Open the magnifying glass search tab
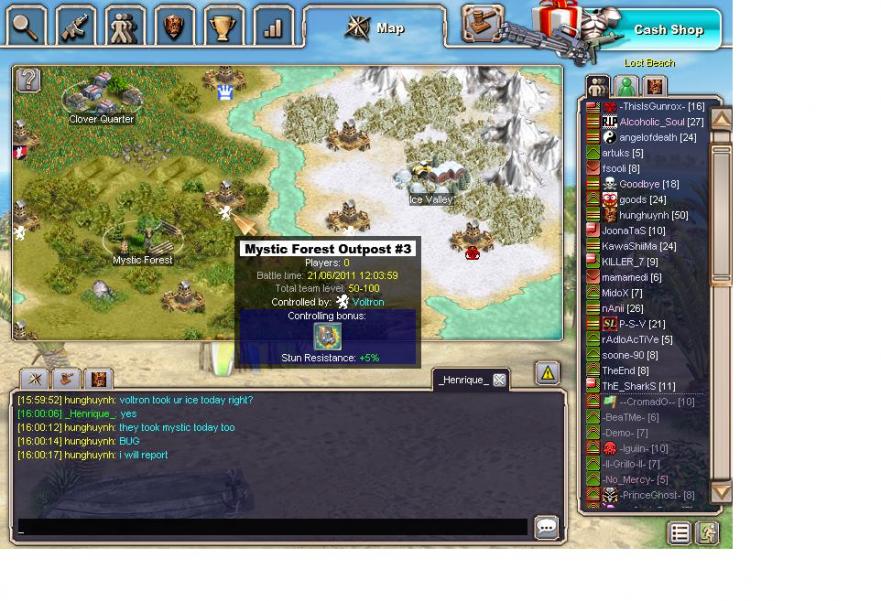881x601 pixels. click(x=26, y=26)
